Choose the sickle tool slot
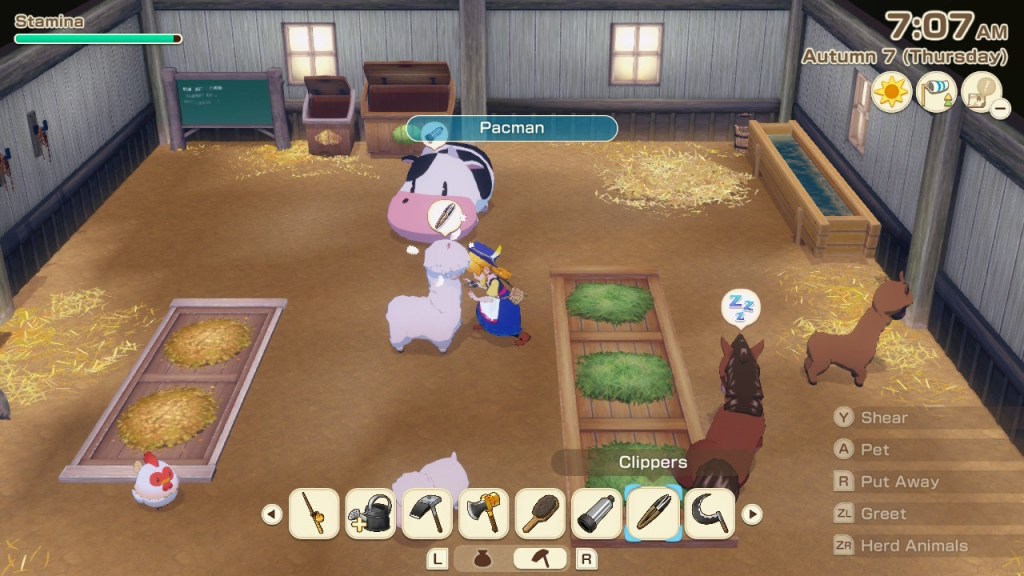This screenshot has width=1024, height=576. (710, 514)
